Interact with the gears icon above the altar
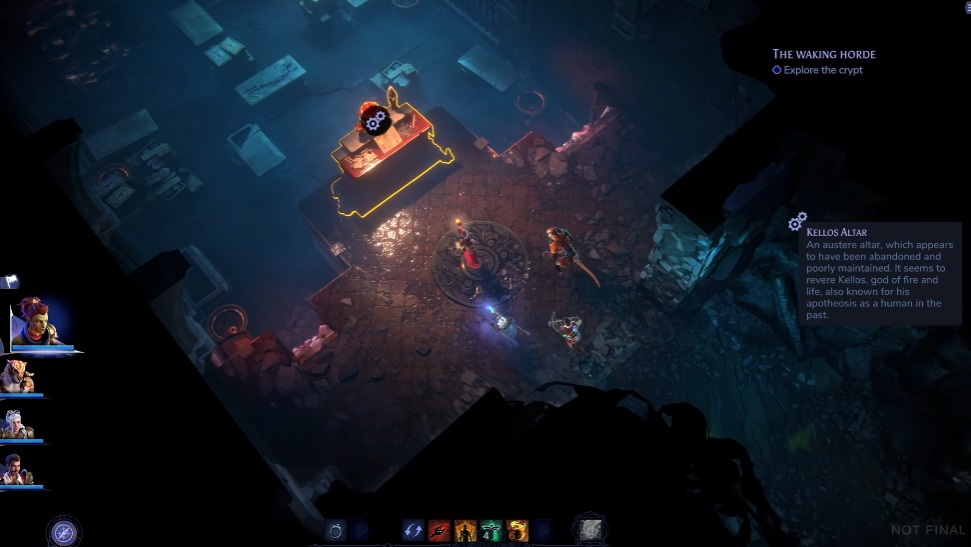Image resolution: width=971 pixels, height=547 pixels. pos(376,122)
